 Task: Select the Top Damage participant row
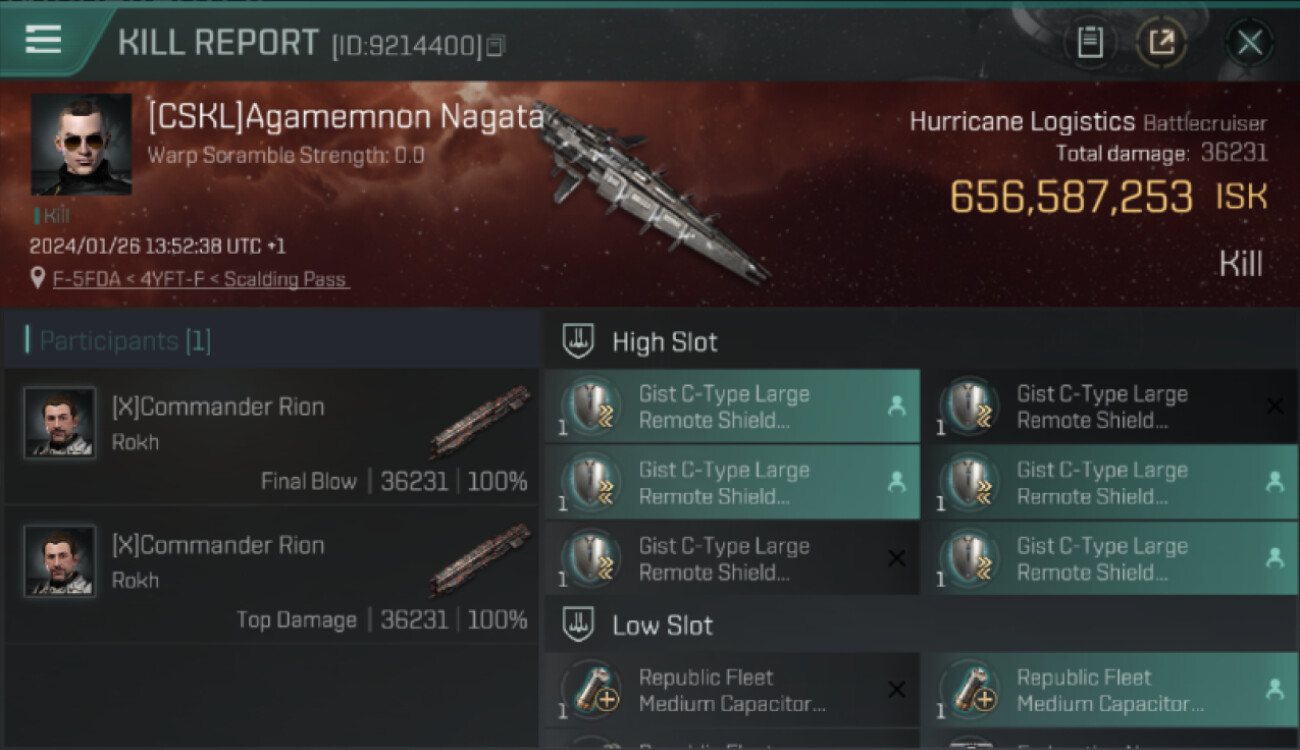click(x=272, y=576)
